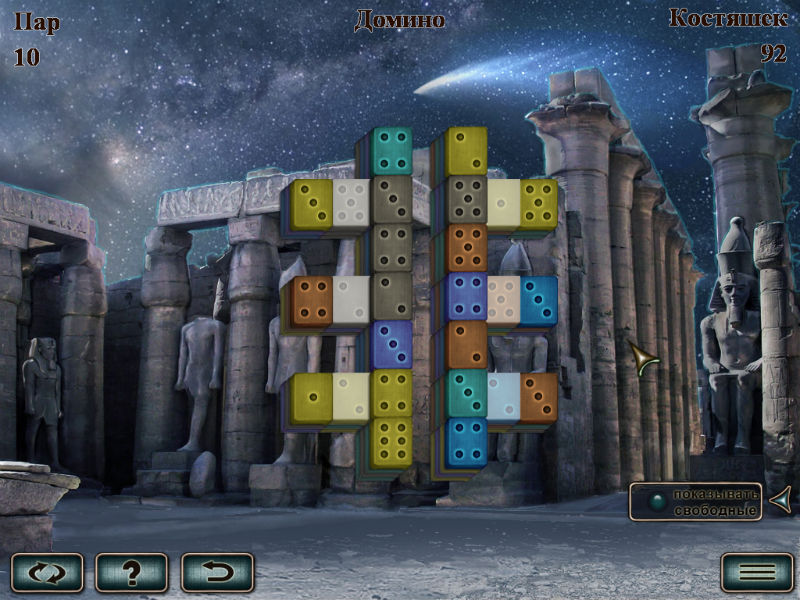Select the yellow five-pip domino tile
This screenshot has width=800, height=600.
(539, 202)
